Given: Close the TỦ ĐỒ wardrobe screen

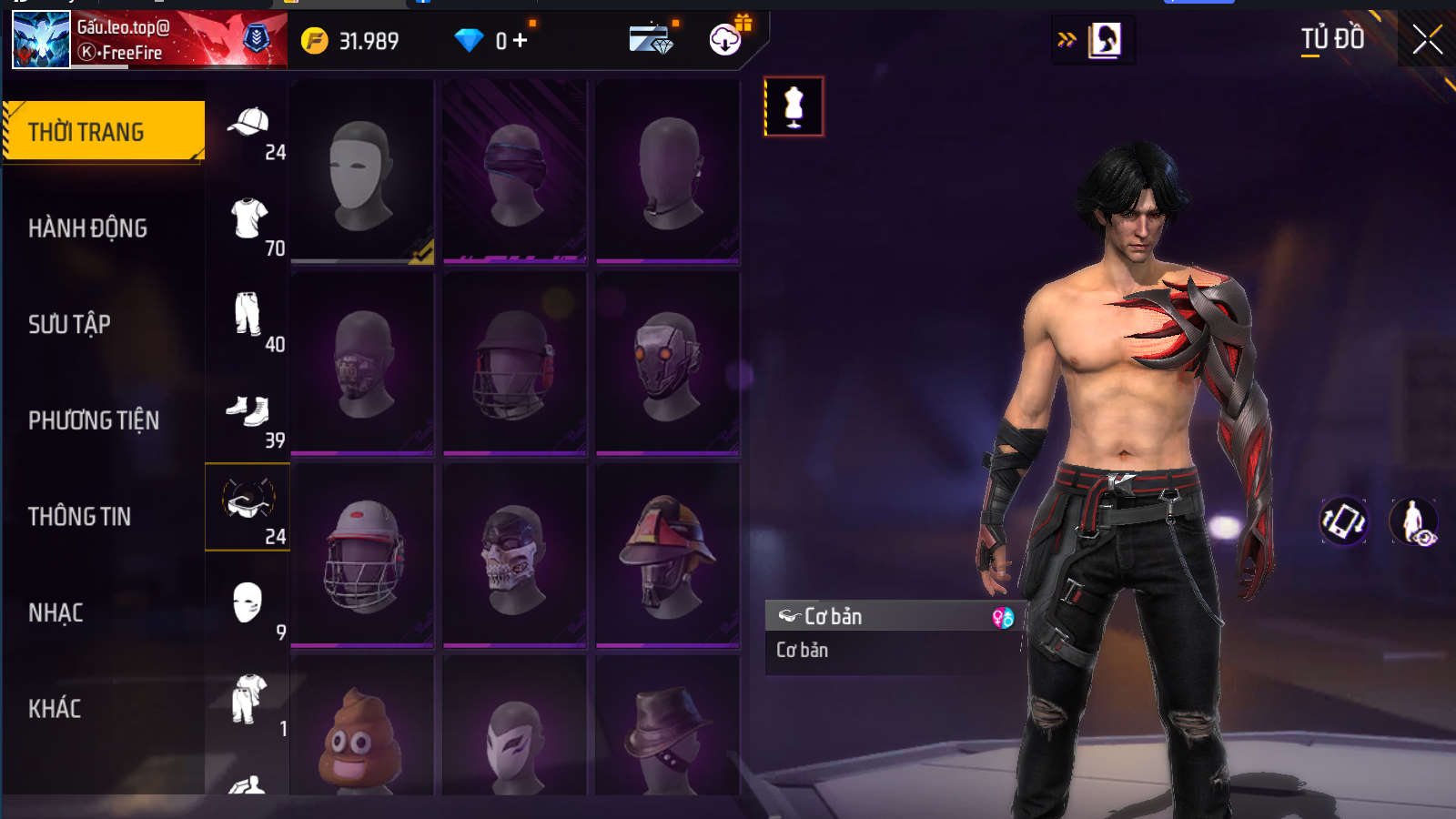Looking at the screenshot, I should [1427, 39].
